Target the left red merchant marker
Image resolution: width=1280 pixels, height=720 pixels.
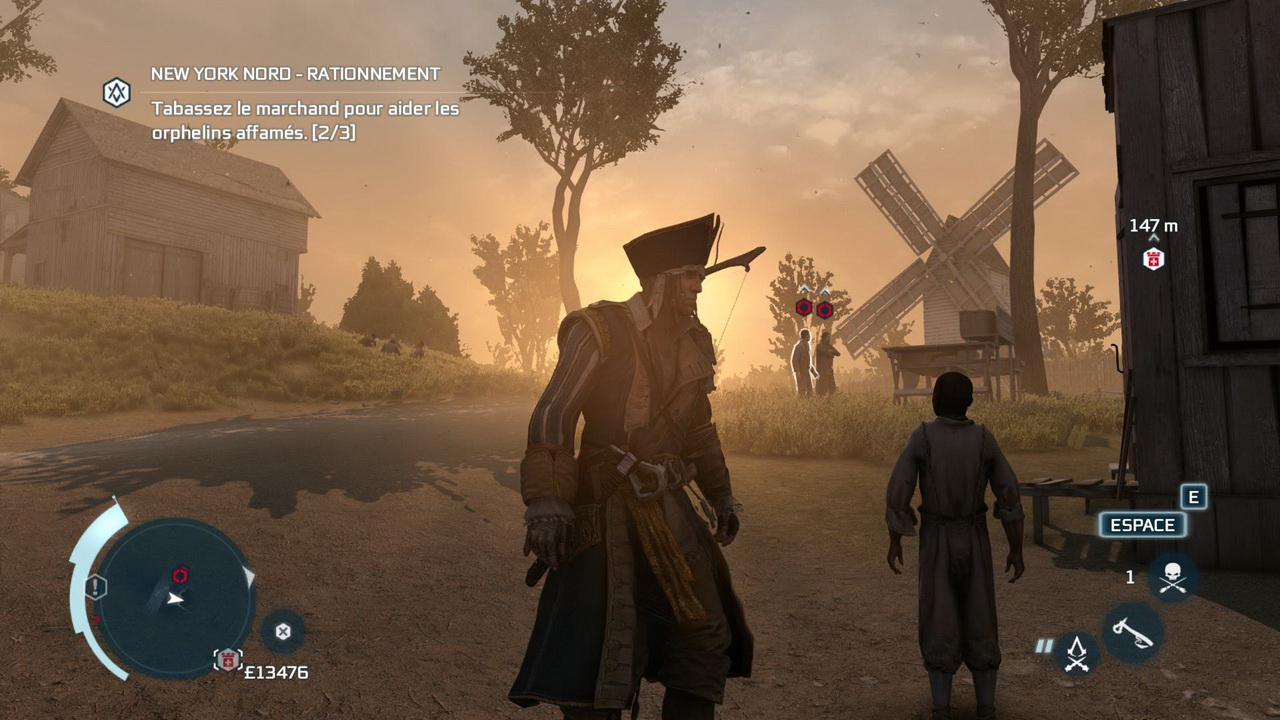click(x=804, y=308)
